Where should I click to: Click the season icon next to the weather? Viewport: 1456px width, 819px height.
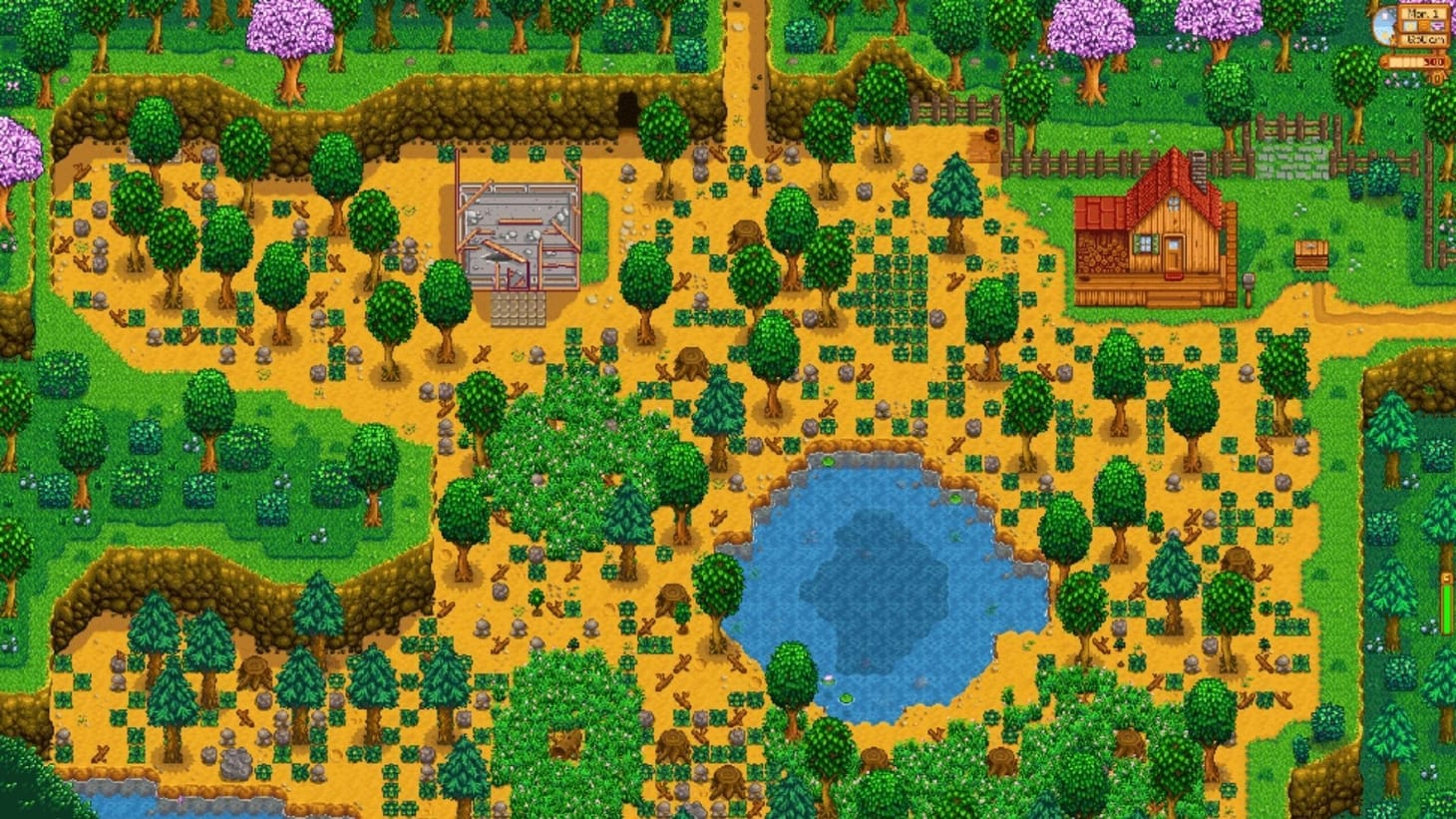coord(1438,26)
